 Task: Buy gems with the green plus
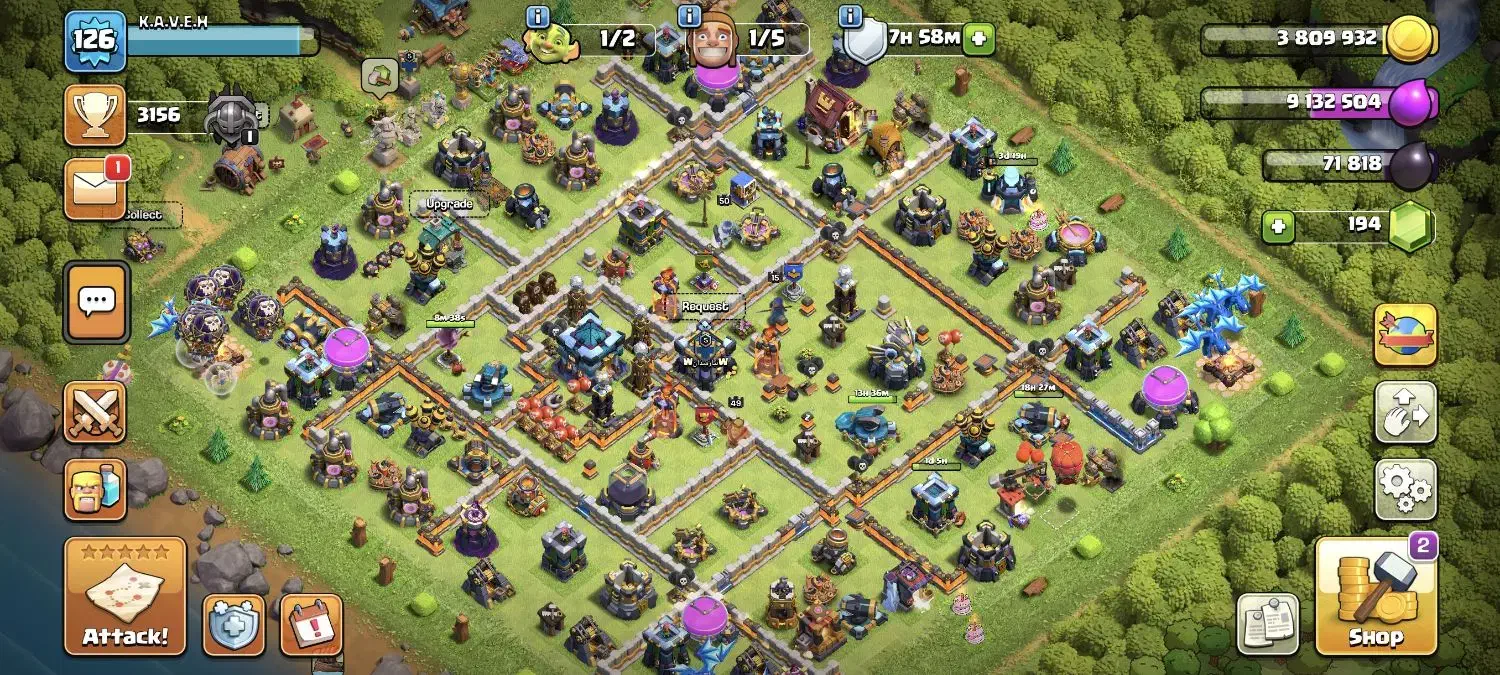1276,225
